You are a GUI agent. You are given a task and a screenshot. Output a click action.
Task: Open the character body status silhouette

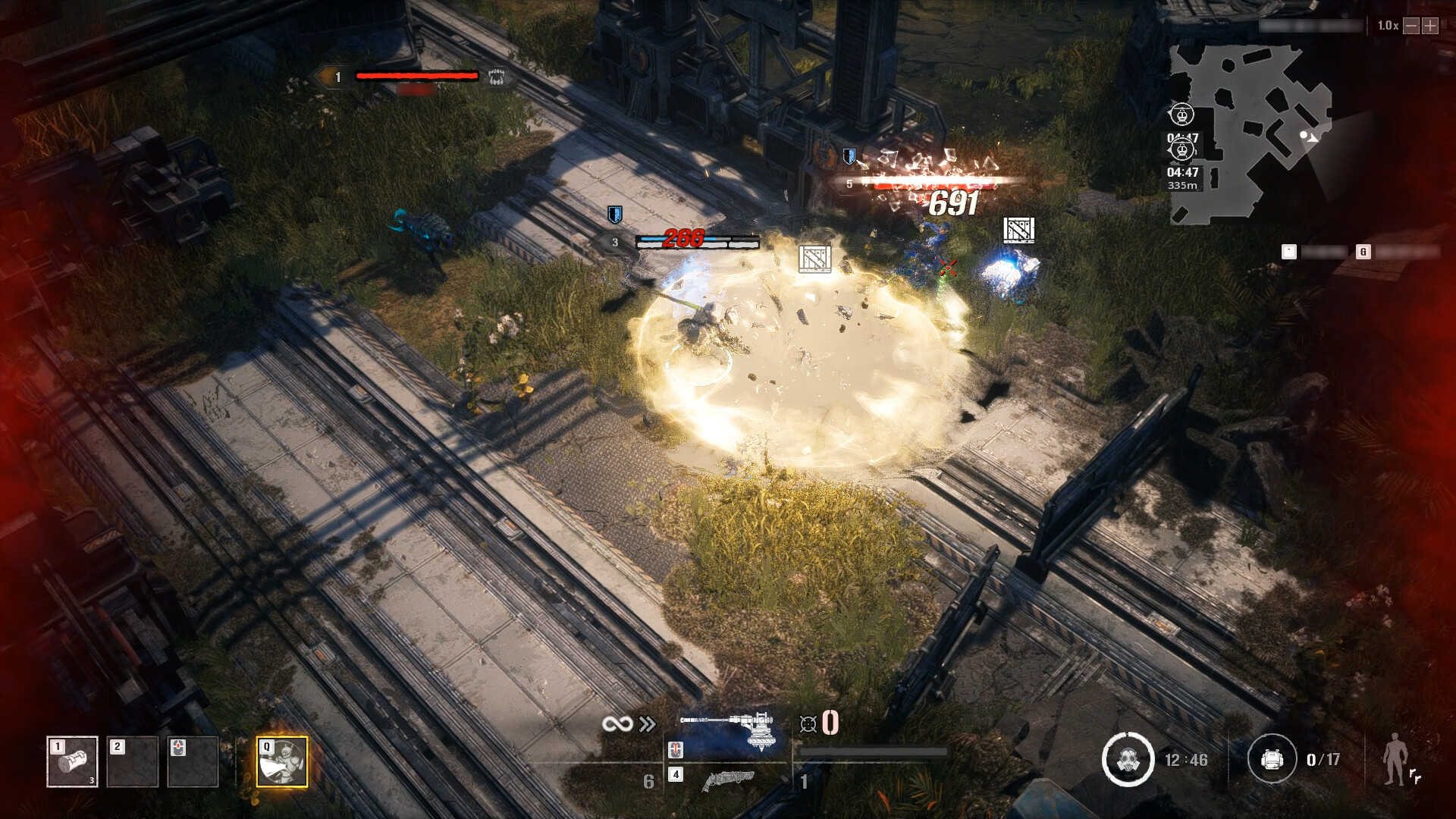1395,761
